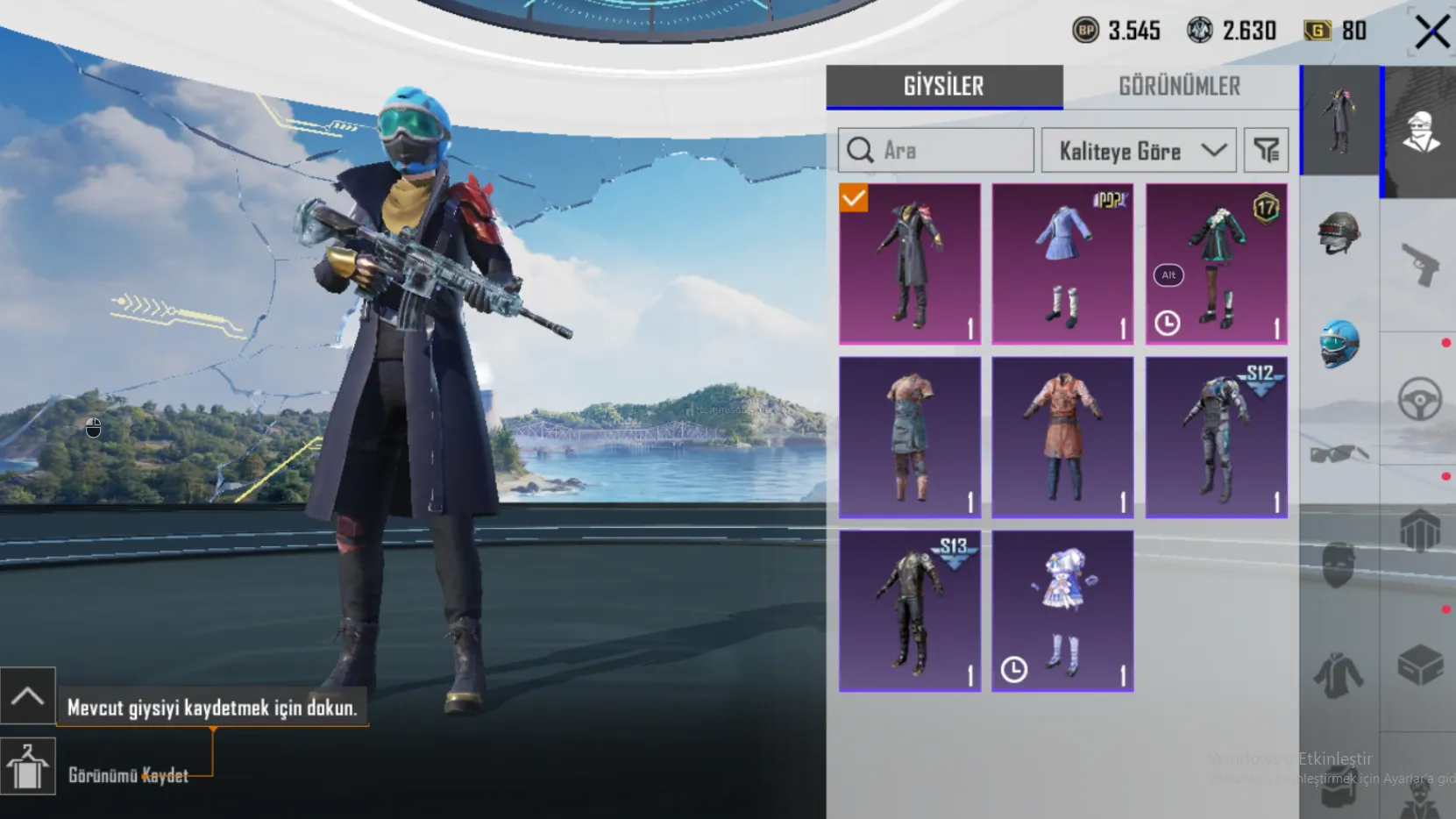Select the GİYSİLER tab
The image size is (1456, 819).
944,87
